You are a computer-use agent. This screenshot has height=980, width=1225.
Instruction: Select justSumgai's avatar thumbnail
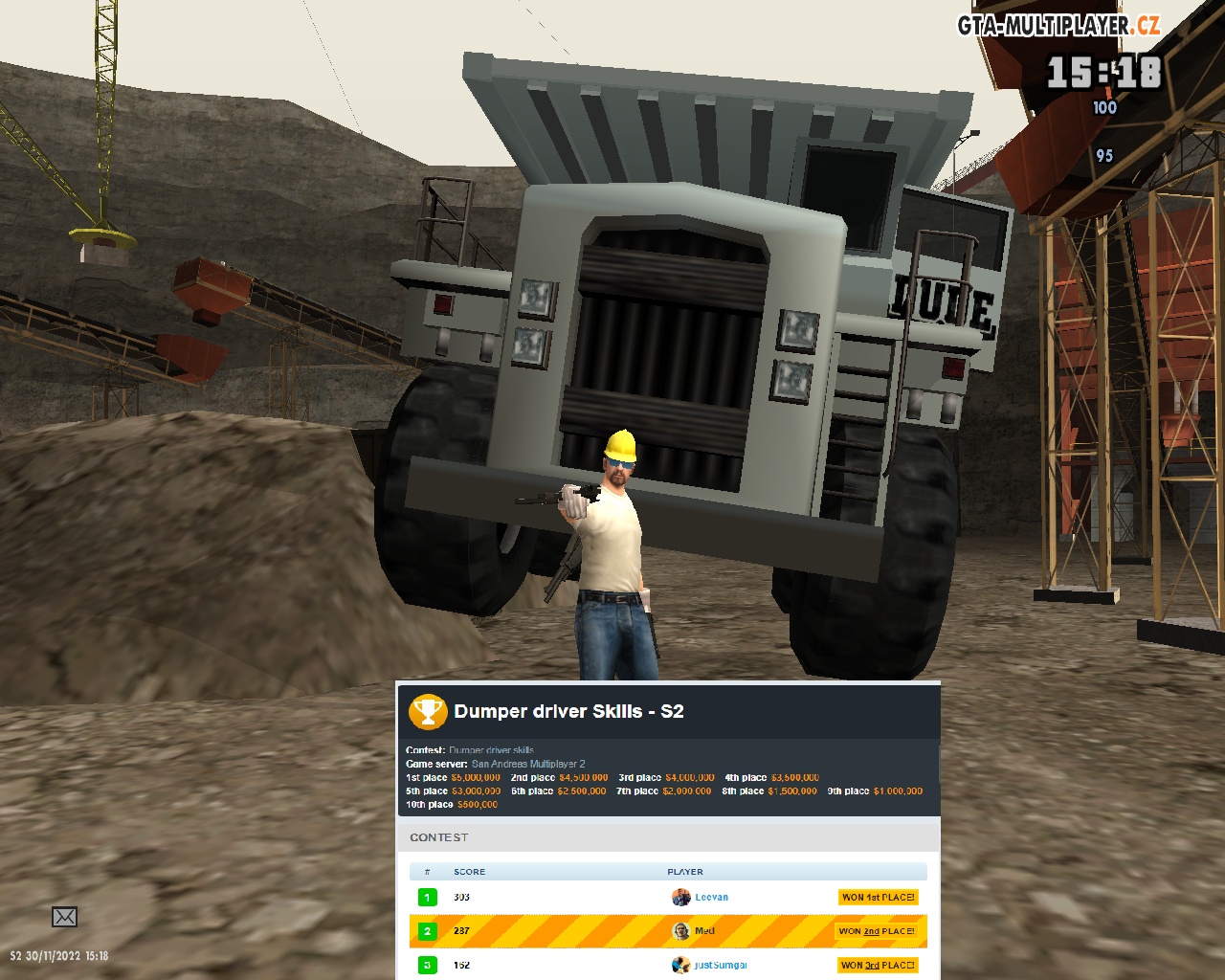680,965
